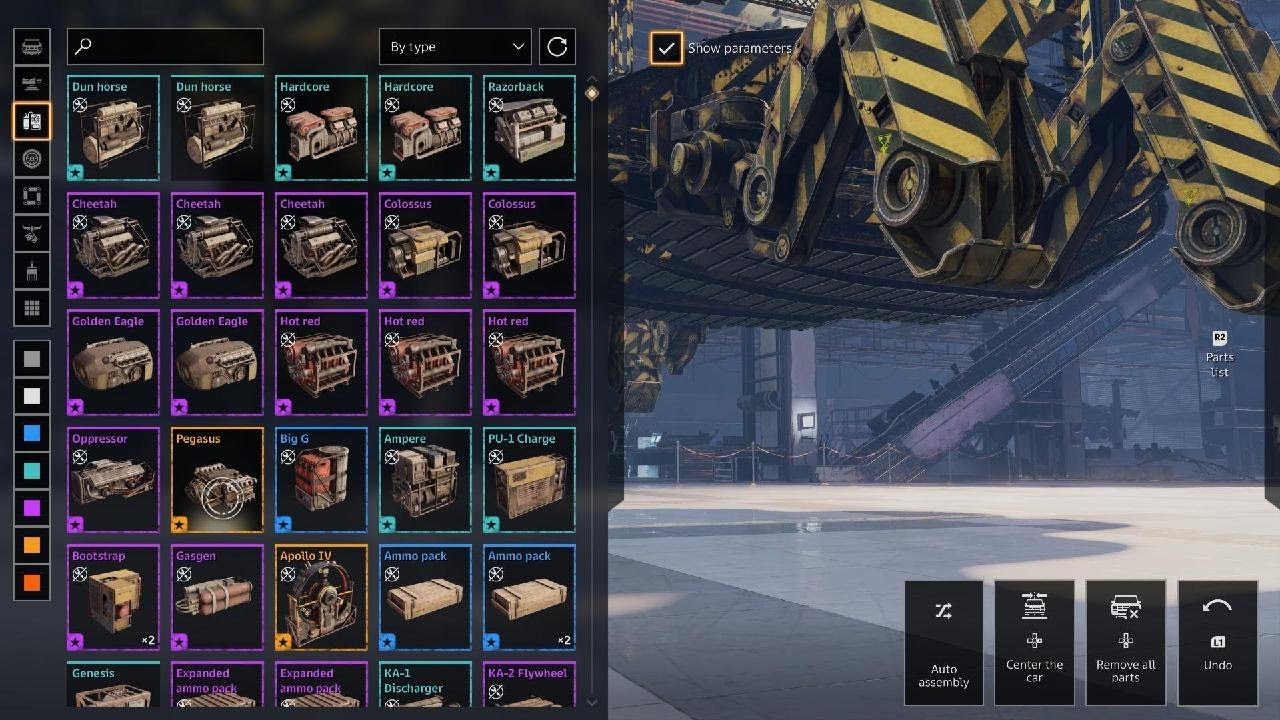
Task: Filter parts by the purple rarity swatch
Action: click(x=32, y=508)
